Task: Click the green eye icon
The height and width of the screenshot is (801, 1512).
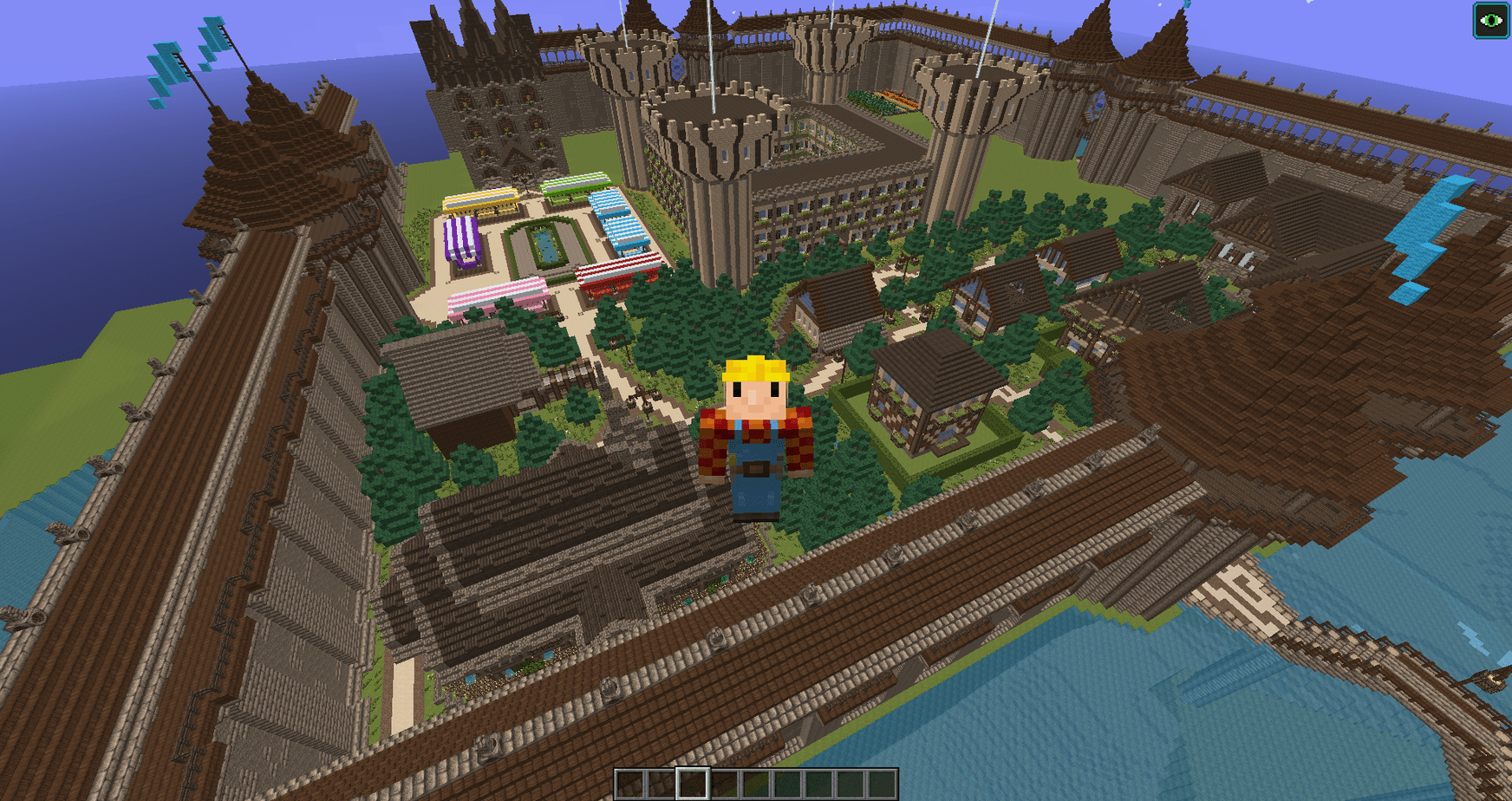Action: coord(1490,21)
